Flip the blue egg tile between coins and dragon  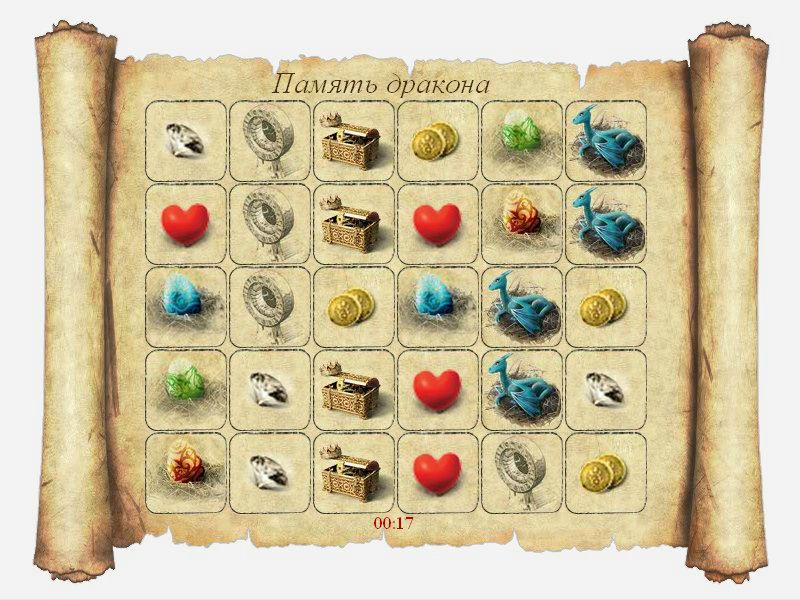pyautogui.click(x=436, y=306)
